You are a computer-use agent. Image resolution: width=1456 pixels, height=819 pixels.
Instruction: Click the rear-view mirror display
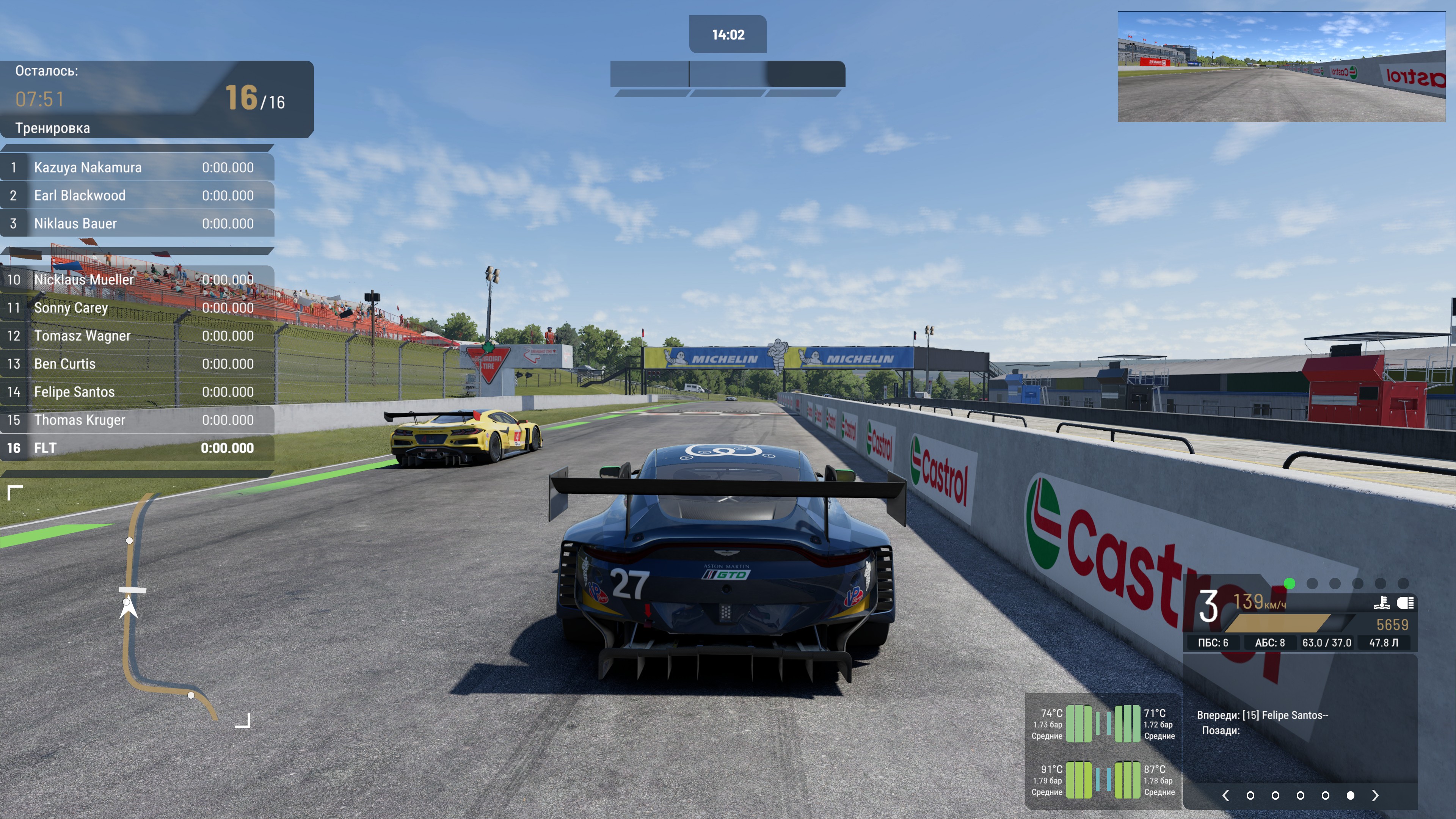(x=1281, y=67)
